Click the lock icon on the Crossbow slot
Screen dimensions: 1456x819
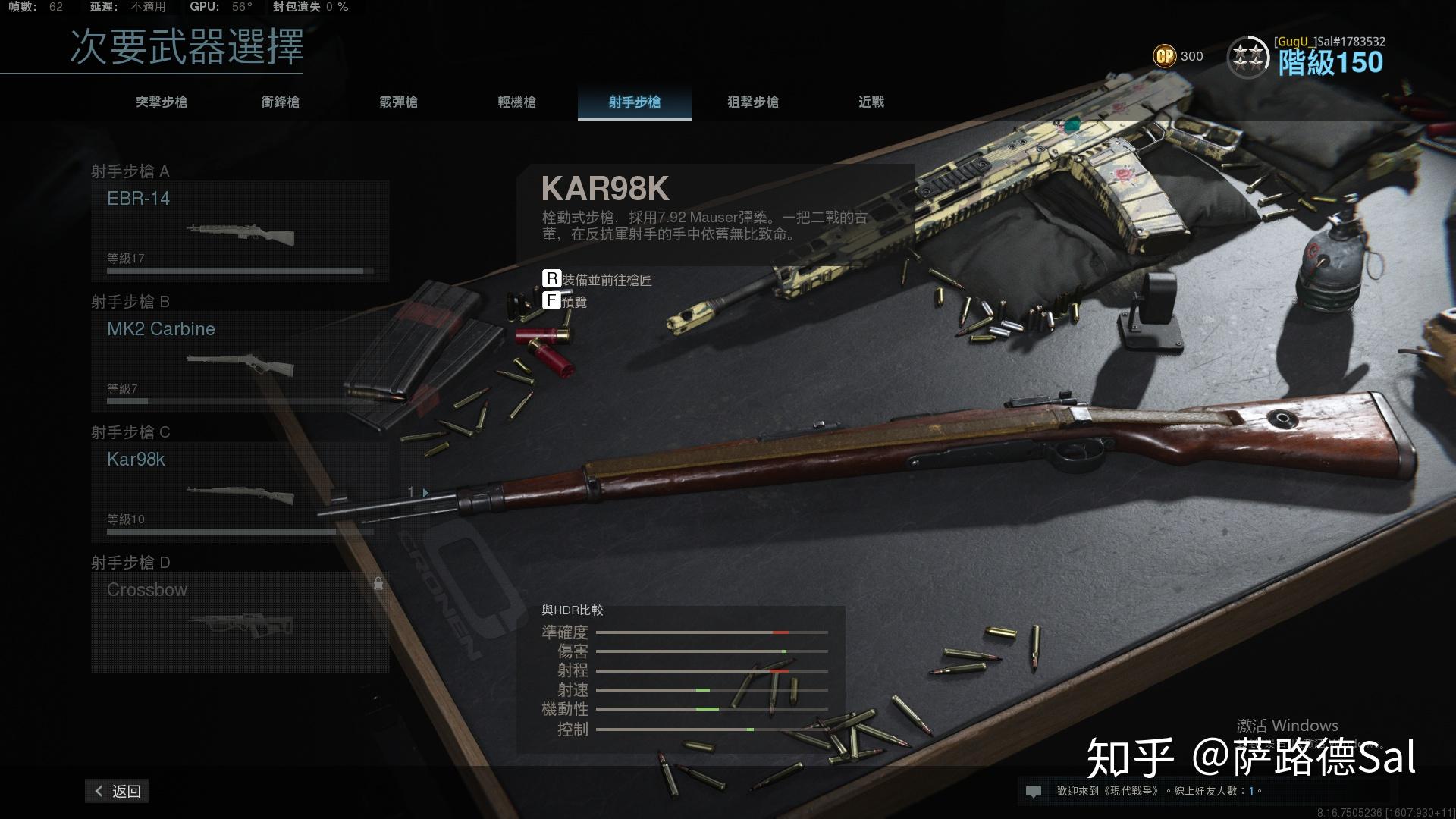[378, 584]
